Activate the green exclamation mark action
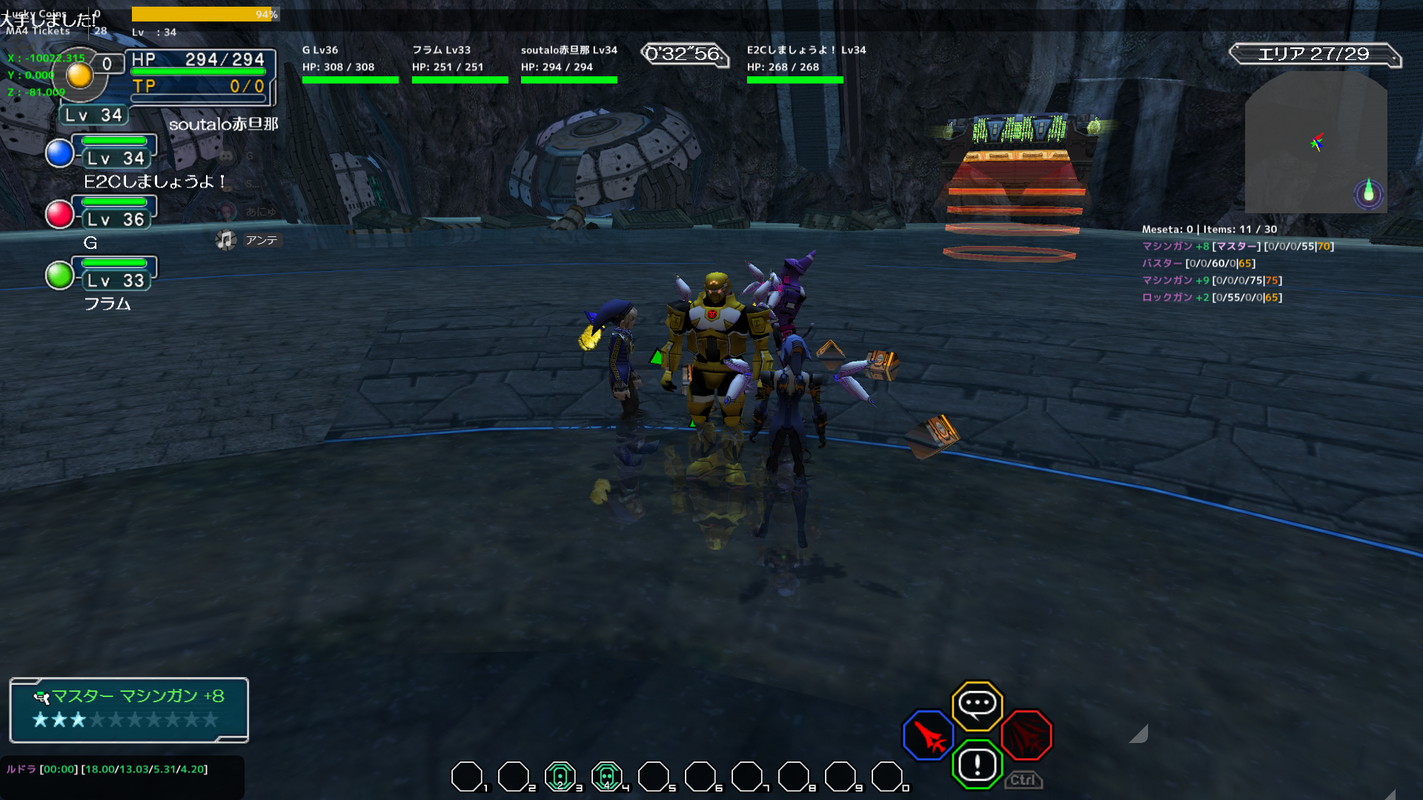Screen dimensions: 1423x800 [x=977, y=766]
